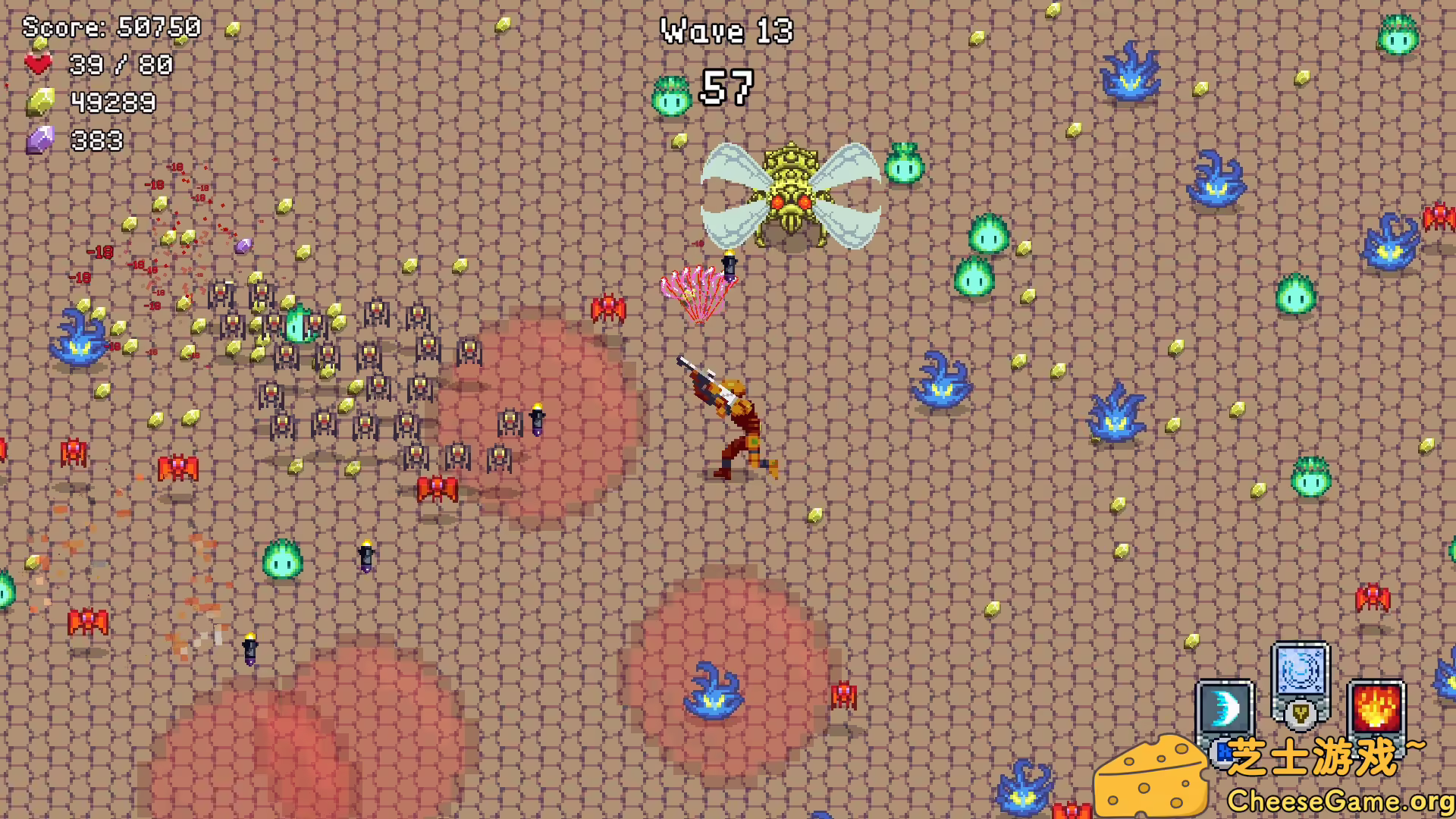The height and width of the screenshot is (819, 1456).
Task: Click the purple gem currency icon
Action: pos(39,140)
